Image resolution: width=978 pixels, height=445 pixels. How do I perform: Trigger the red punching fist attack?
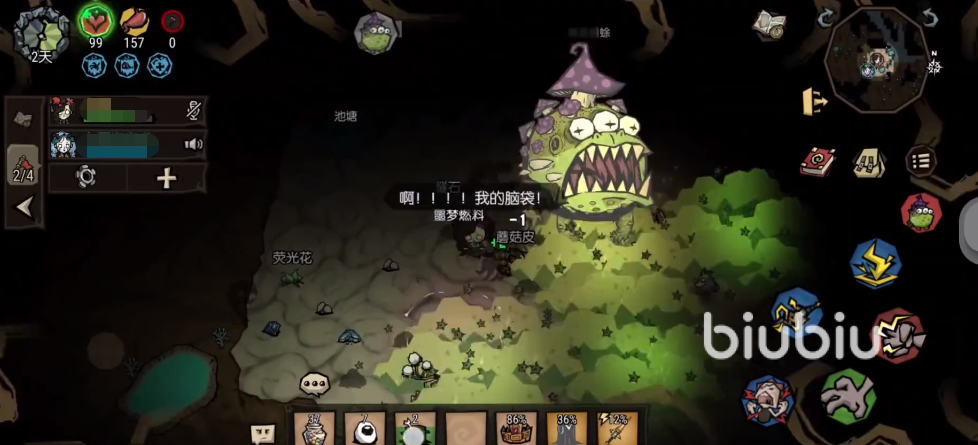897,335
